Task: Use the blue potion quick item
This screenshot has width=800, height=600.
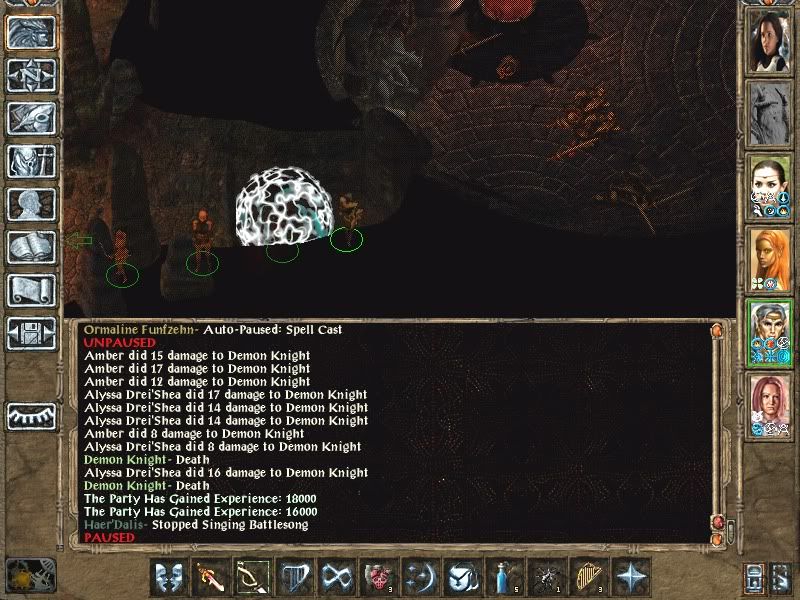Action: pos(505,577)
